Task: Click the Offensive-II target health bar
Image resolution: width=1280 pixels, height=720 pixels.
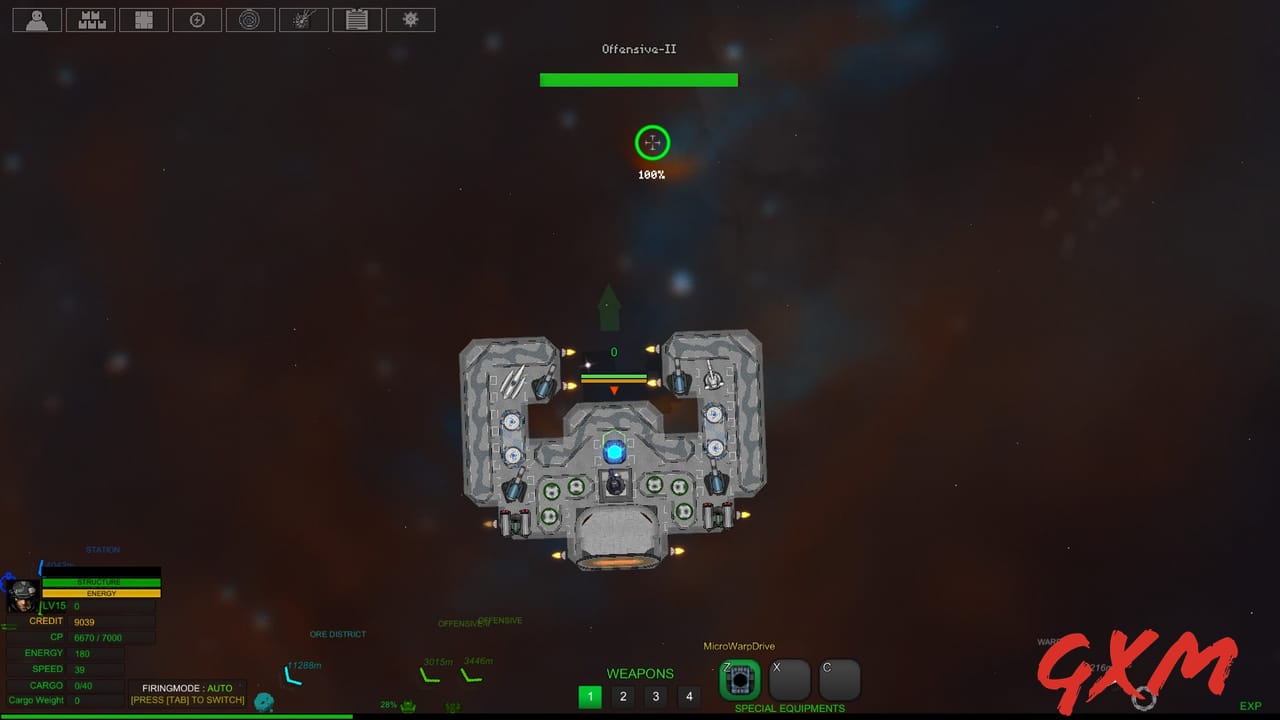Action: (638, 80)
